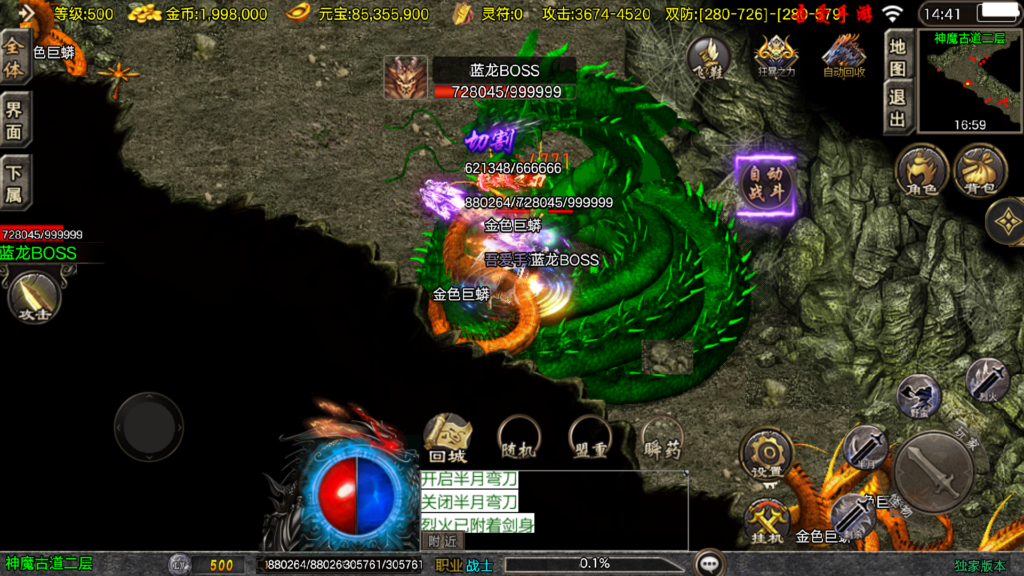Screen dimensions: 1024x576
Task: Open the 地图 map button
Action: 899,57
